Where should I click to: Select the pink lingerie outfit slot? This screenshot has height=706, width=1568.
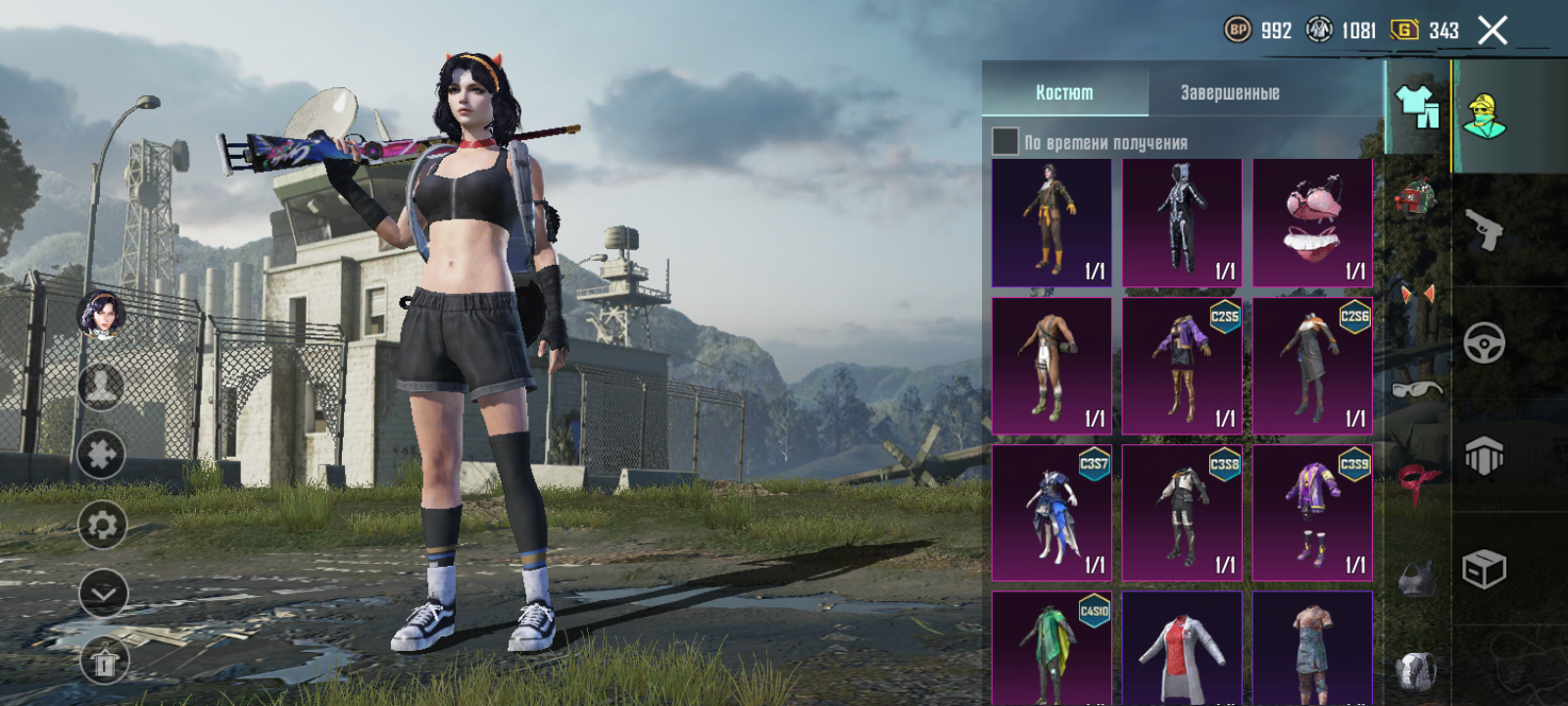click(1312, 223)
